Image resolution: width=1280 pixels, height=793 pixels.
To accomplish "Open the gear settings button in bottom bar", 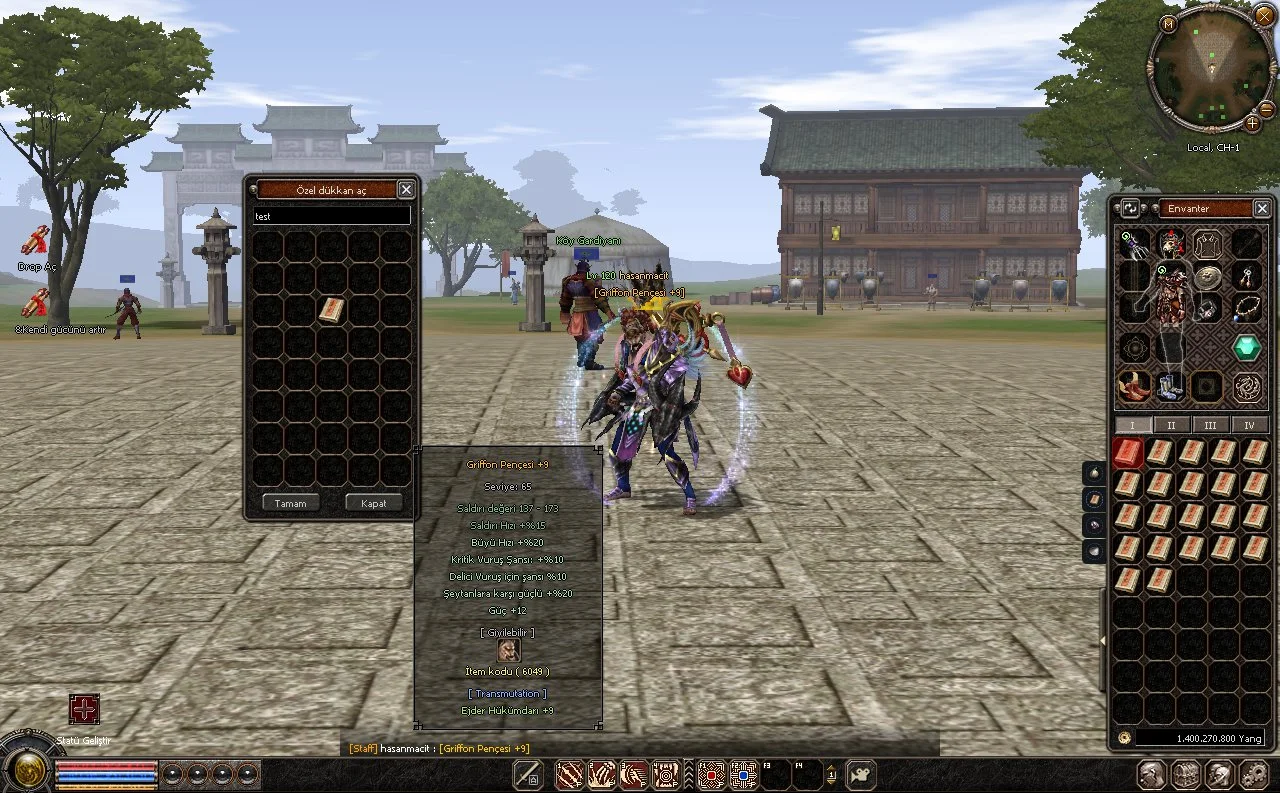I will (x=1253, y=774).
